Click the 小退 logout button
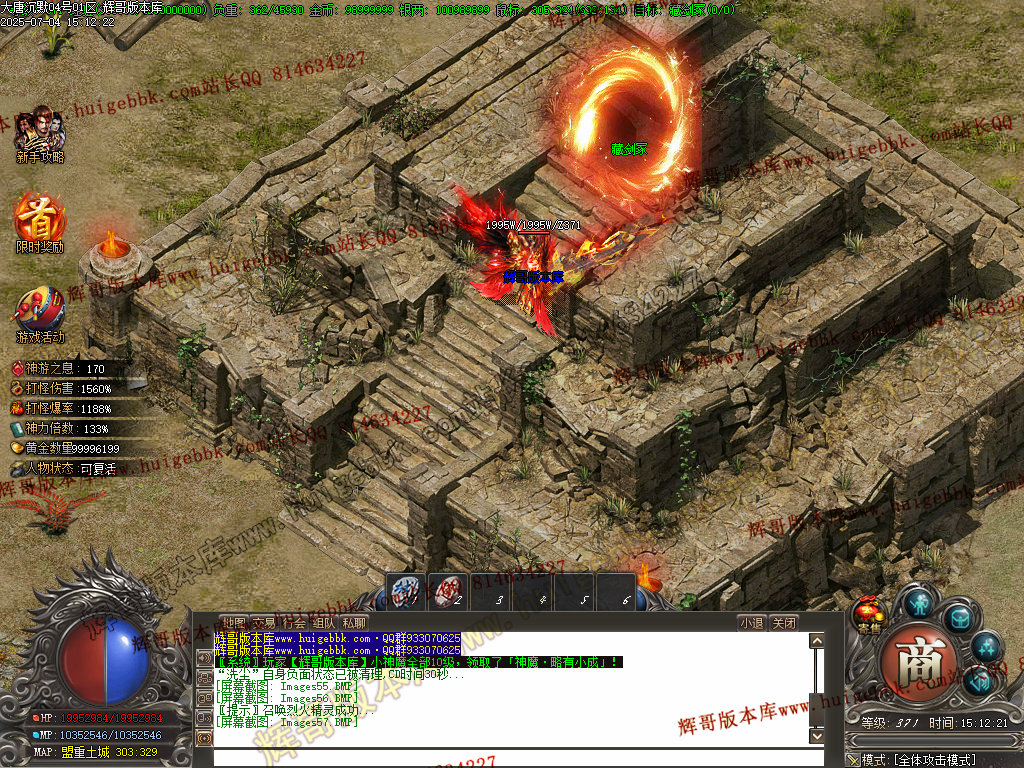The width and height of the screenshot is (1024, 768). 752,622
